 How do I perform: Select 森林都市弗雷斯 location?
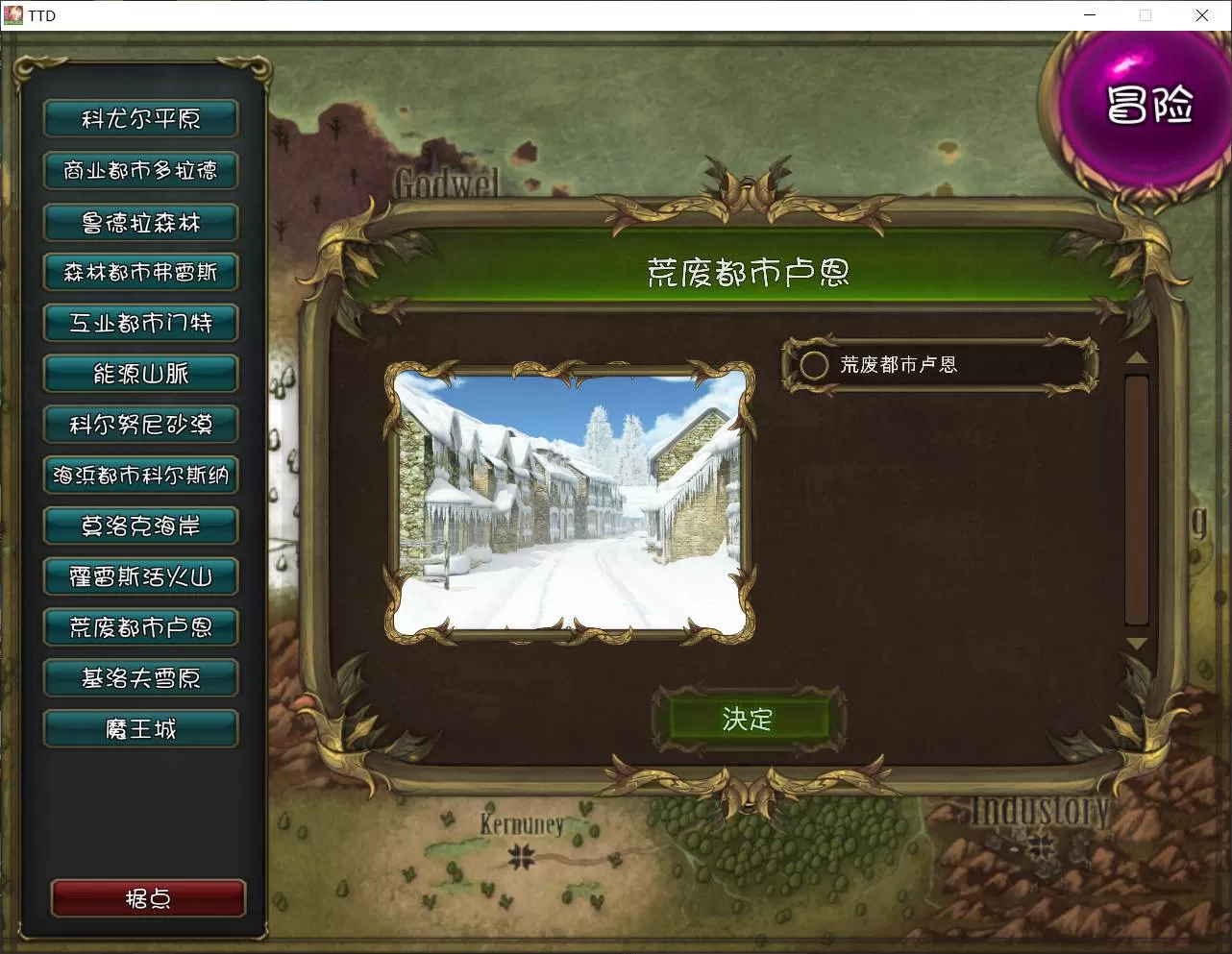pyautogui.click(x=140, y=273)
